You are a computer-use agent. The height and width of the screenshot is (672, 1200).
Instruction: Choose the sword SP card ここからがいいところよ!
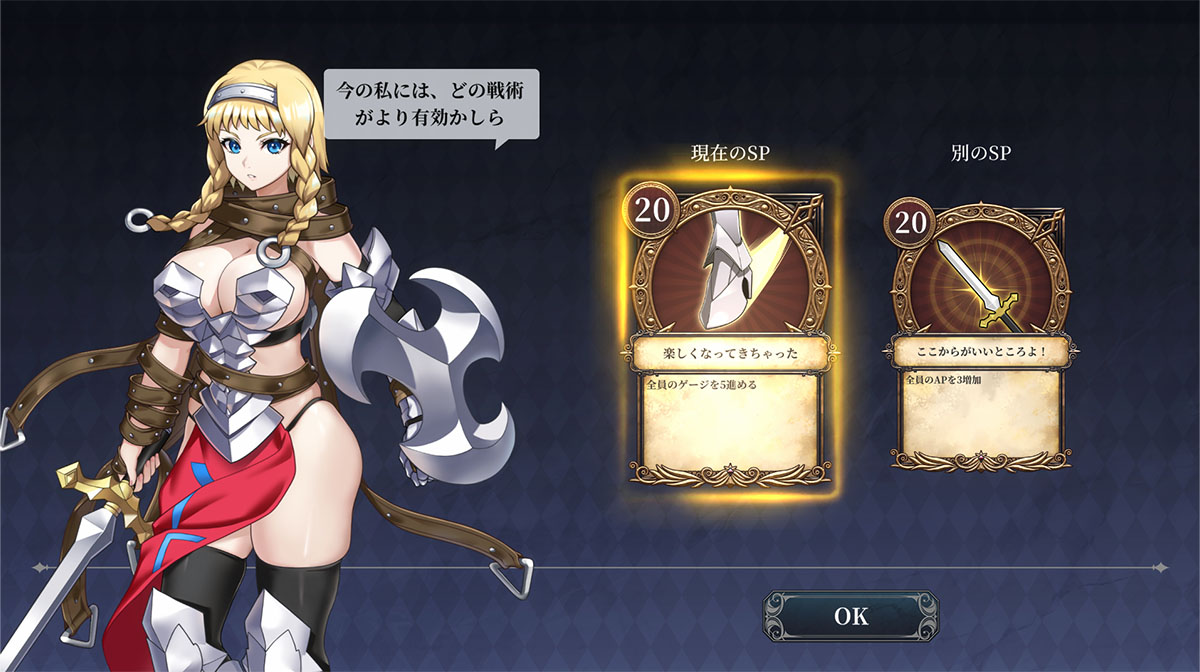[980, 333]
